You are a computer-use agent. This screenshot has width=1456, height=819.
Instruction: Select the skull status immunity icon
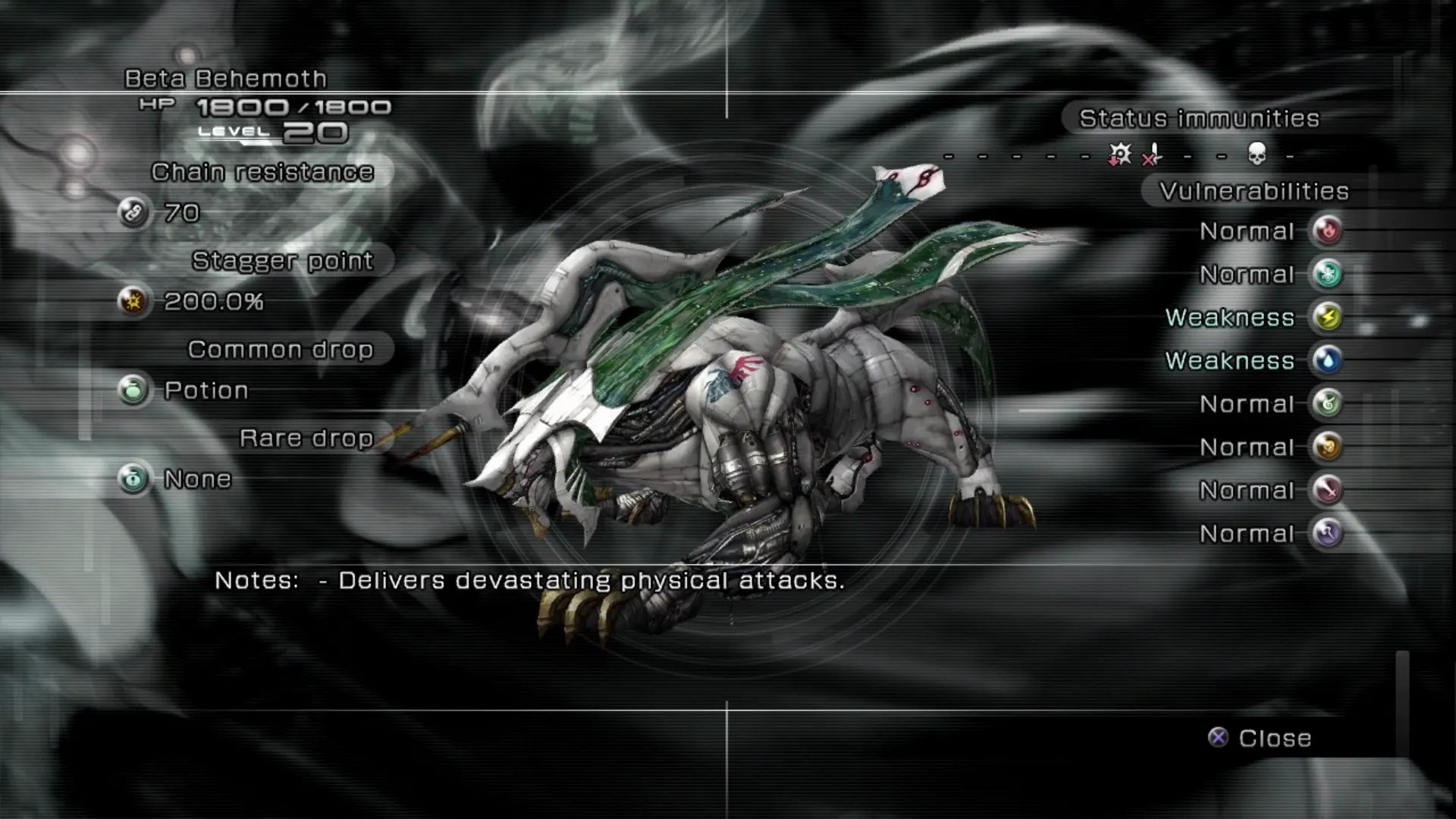click(x=1257, y=155)
